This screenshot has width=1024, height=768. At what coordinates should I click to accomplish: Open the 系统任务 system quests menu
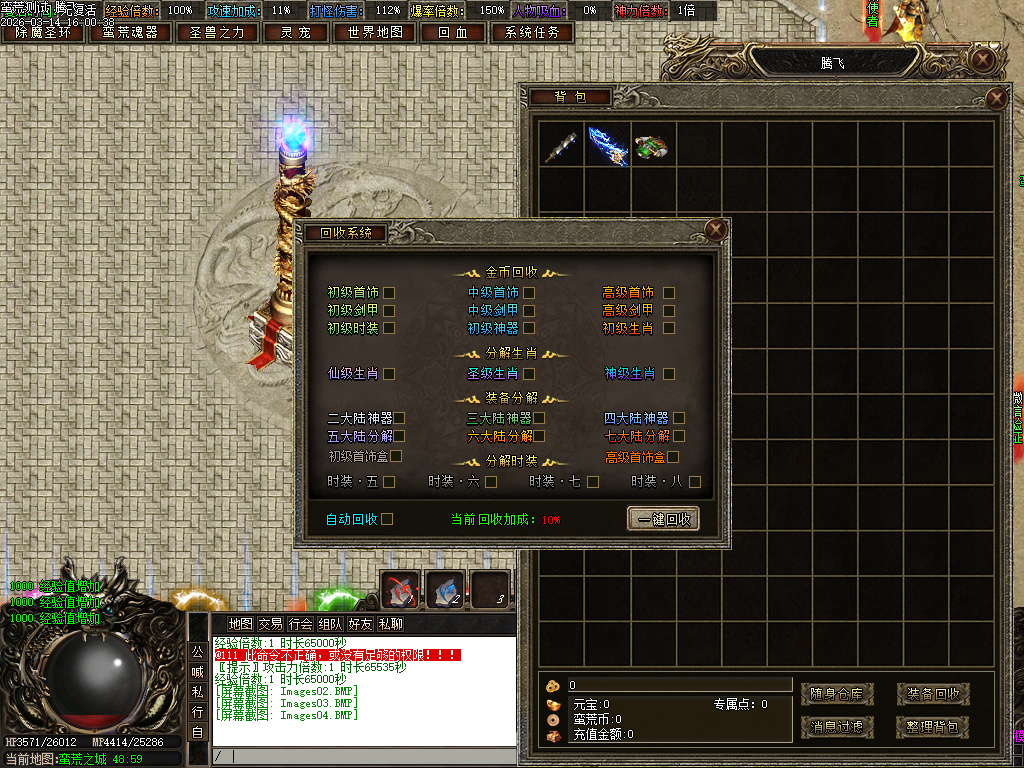532,32
